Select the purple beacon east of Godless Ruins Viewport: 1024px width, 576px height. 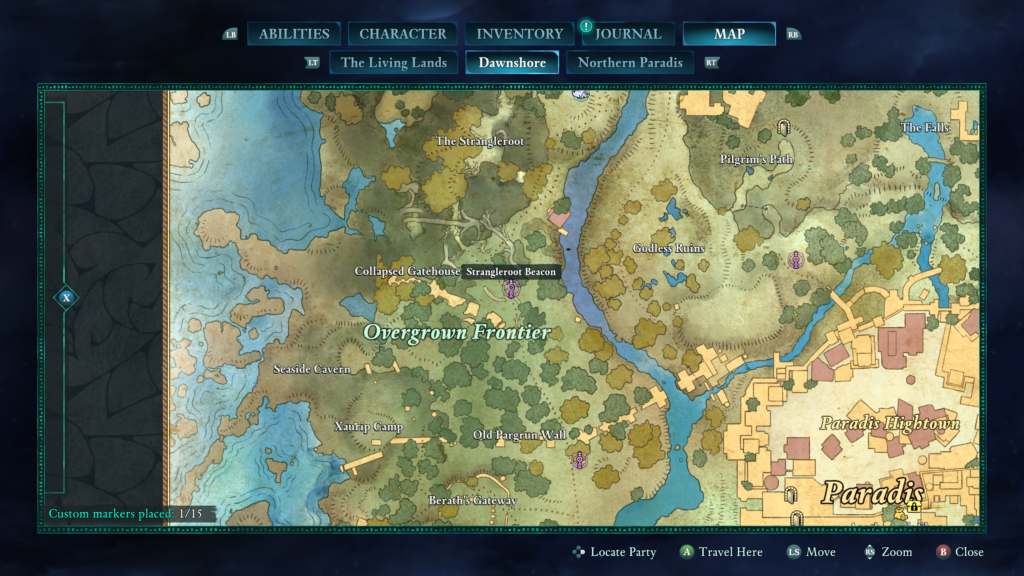(x=796, y=260)
